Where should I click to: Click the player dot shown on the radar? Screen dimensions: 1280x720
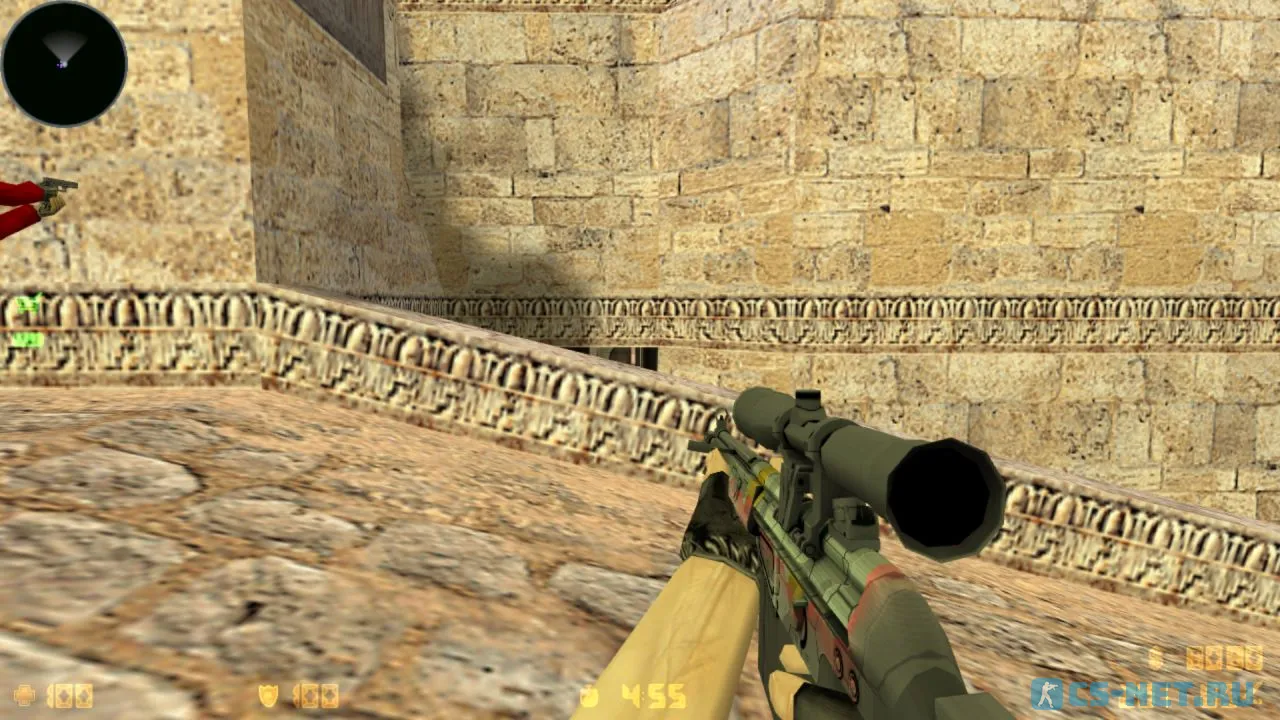[63, 65]
